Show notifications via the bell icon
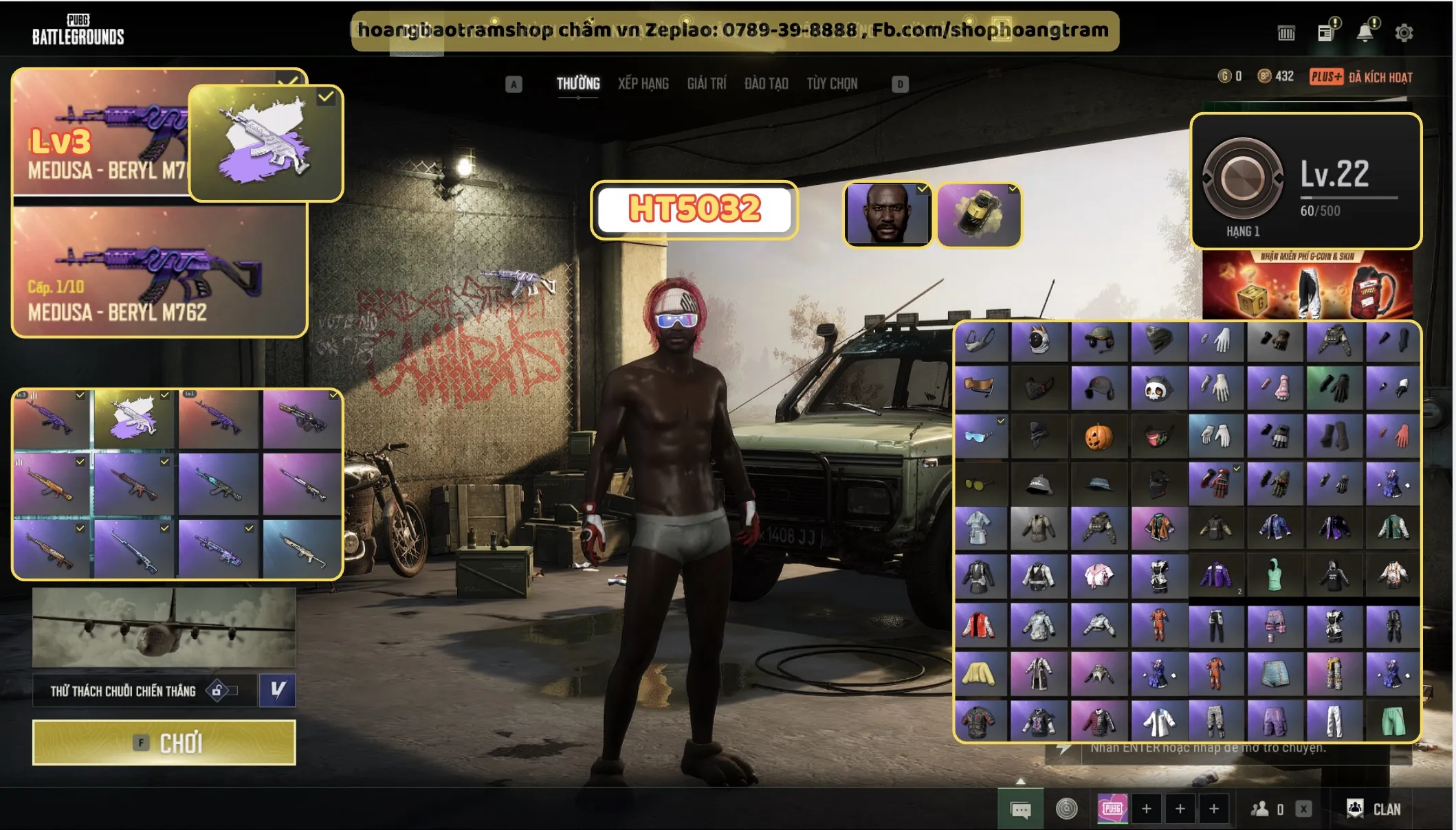The width and height of the screenshot is (1456, 830). point(1365,33)
